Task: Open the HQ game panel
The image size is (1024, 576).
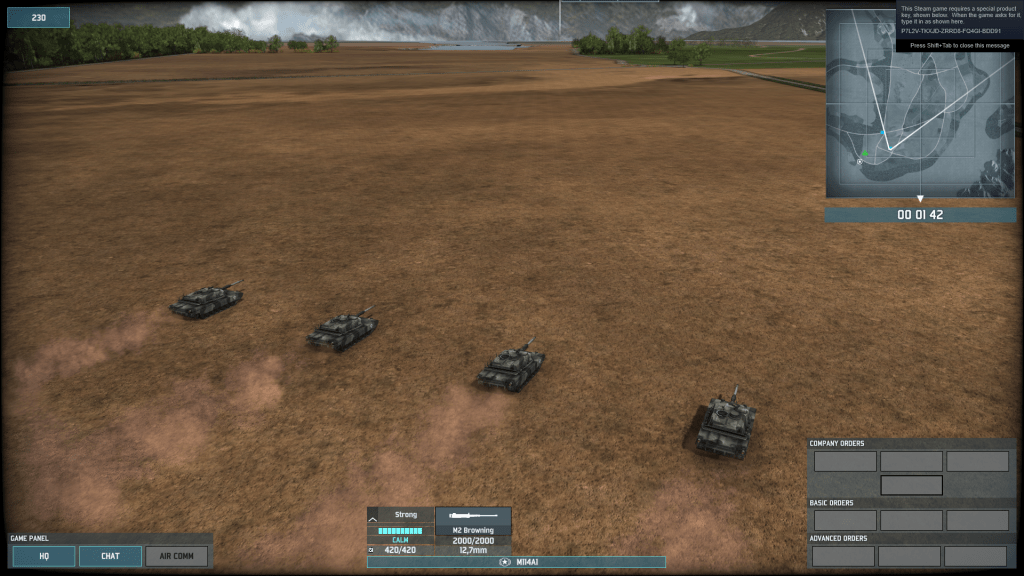Action: 44,556
